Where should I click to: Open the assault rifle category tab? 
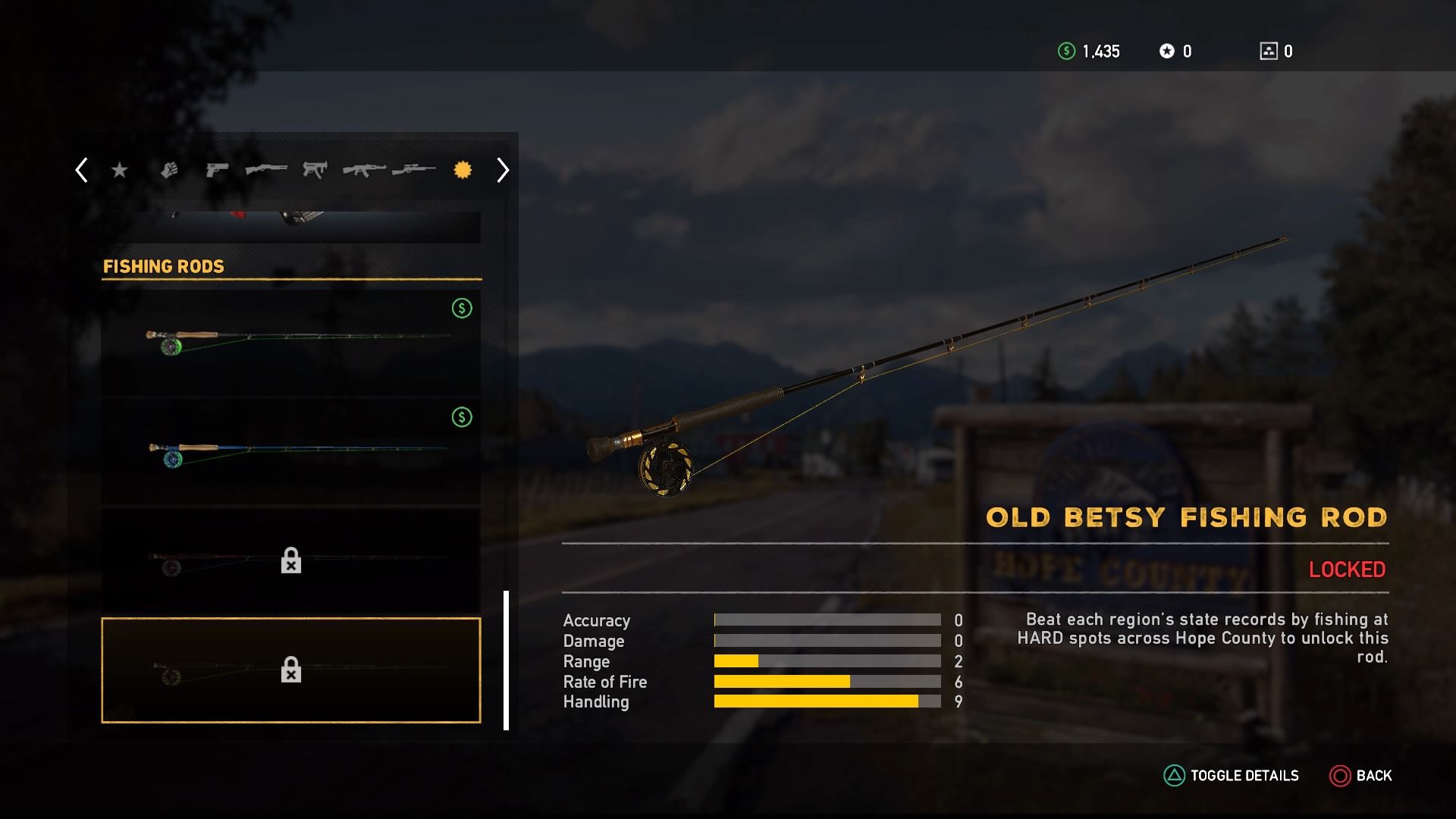(364, 170)
